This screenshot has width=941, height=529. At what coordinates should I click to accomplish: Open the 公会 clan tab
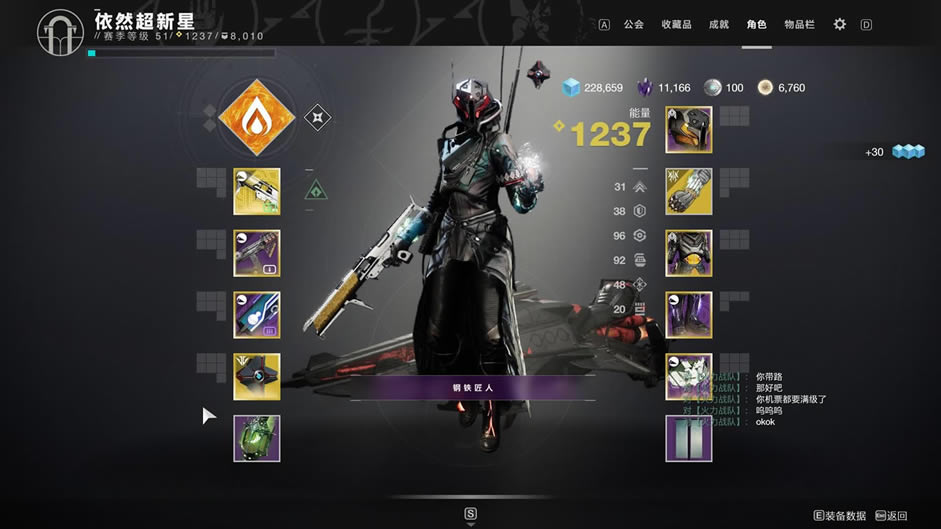point(633,24)
